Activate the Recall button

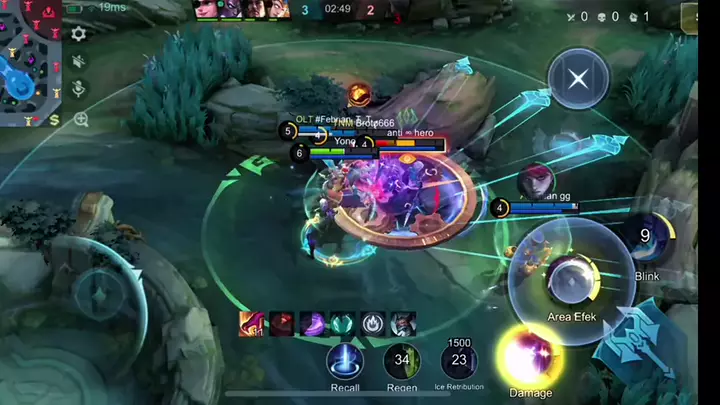point(345,360)
